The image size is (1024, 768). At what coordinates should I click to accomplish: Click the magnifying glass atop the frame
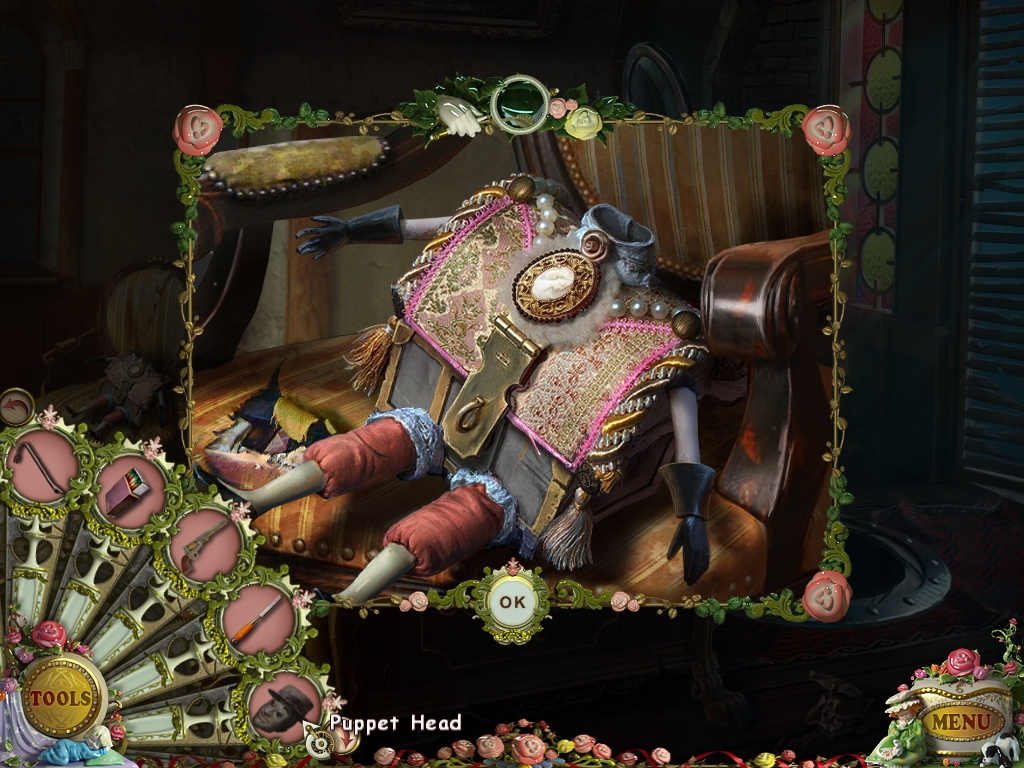point(519,102)
